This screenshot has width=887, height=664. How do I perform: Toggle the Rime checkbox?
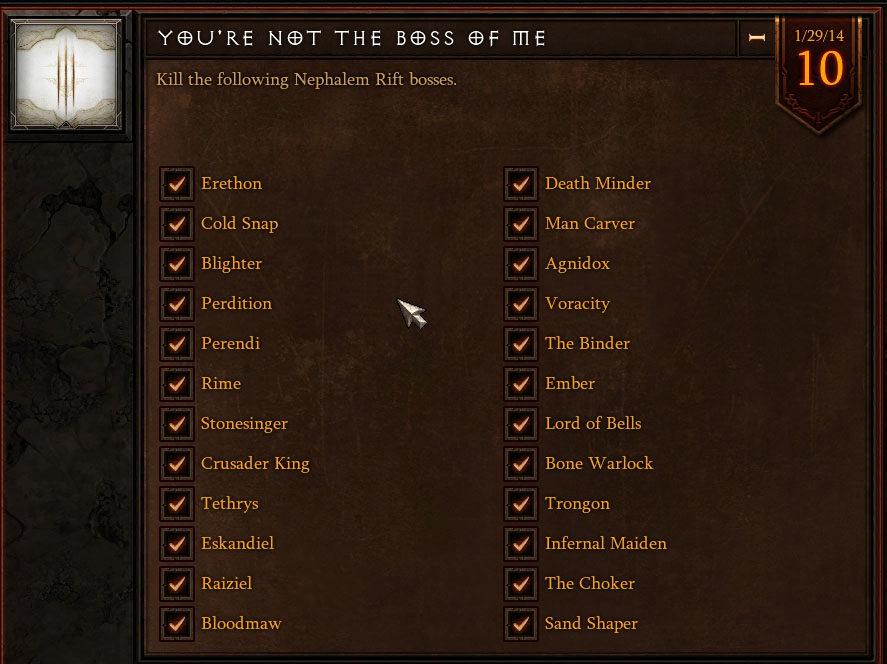177,384
